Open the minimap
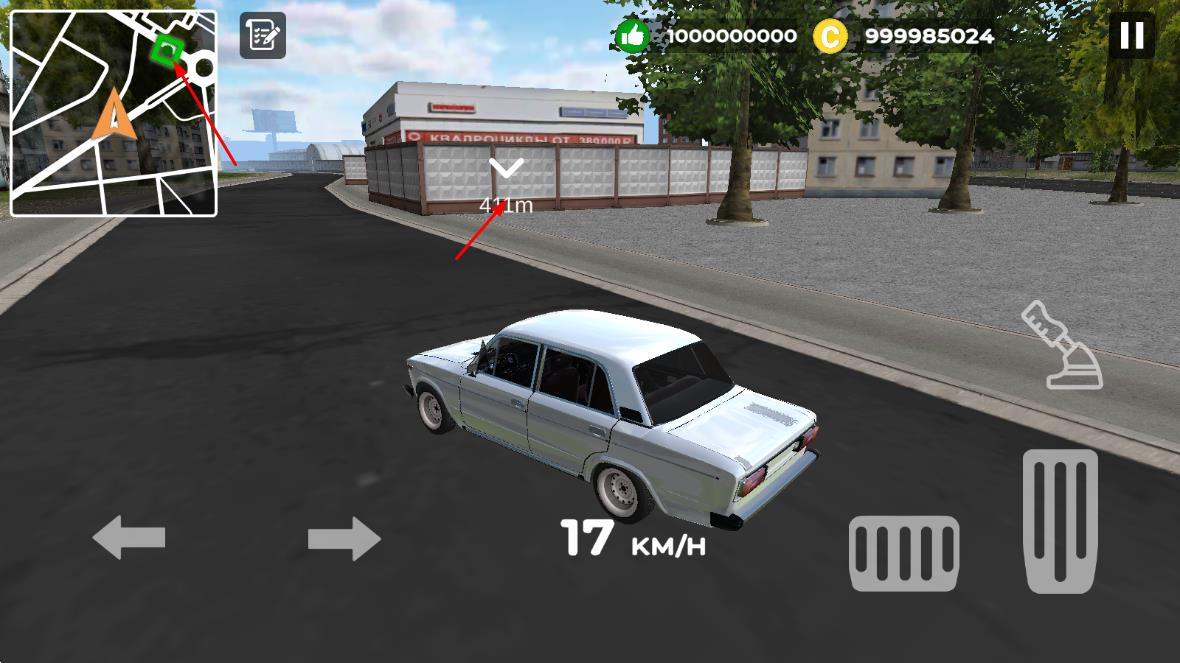This screenshot has width=1180, height=663. click(113, 113)
